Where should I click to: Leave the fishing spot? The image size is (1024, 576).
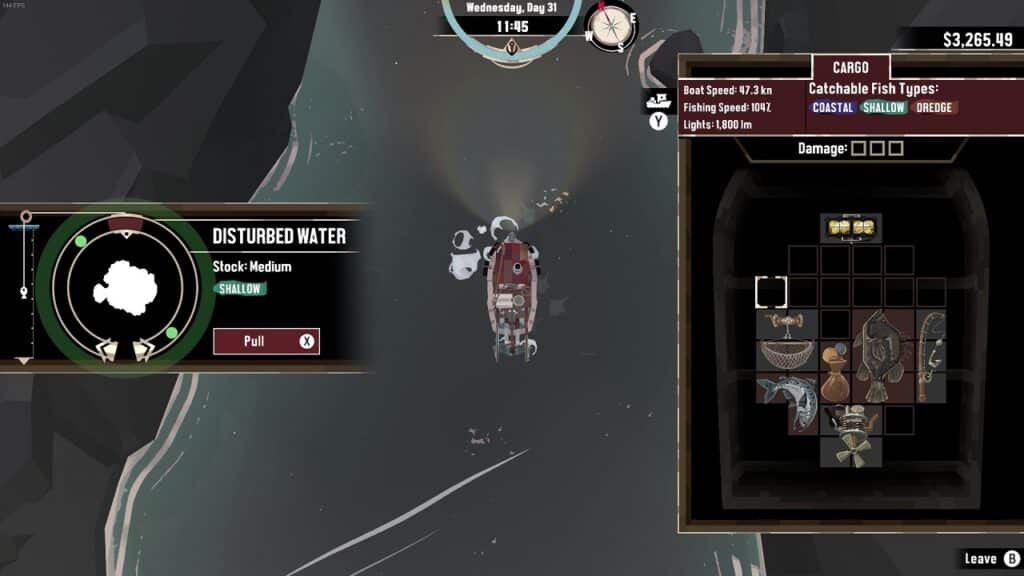pyautogui.click(x=989, y=559)
